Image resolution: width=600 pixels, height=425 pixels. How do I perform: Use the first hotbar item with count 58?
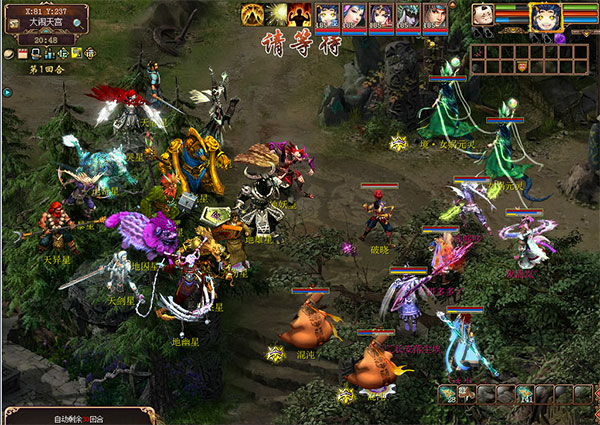(x=449, y=394)
